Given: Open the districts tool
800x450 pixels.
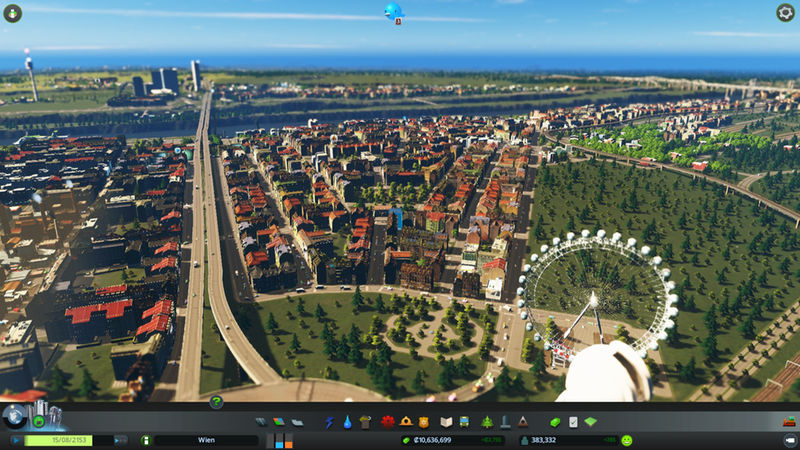Looking at the screenshot, I should pyautogui.click(x=296, y=422).
